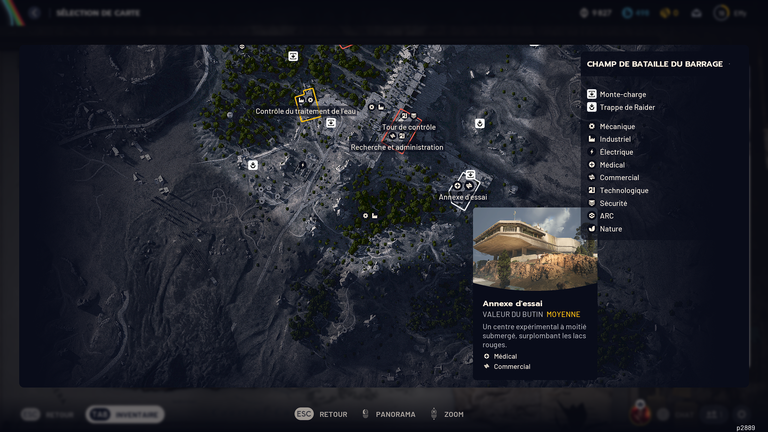
Task: Select the Commercial legend entry
Action: pos(619,178)
